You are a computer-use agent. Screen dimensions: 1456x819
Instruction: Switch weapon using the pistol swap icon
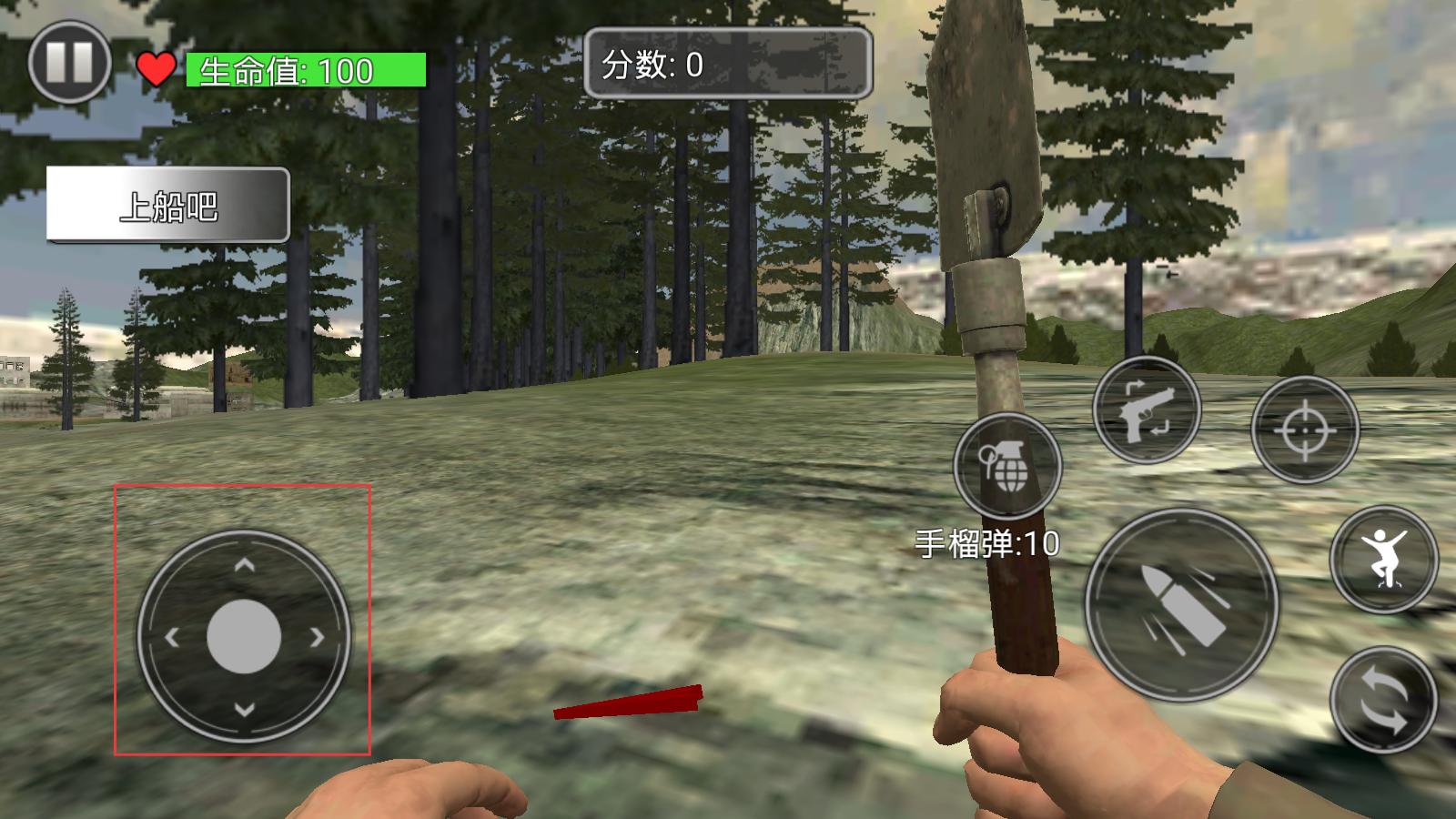tap(1147, 411)
